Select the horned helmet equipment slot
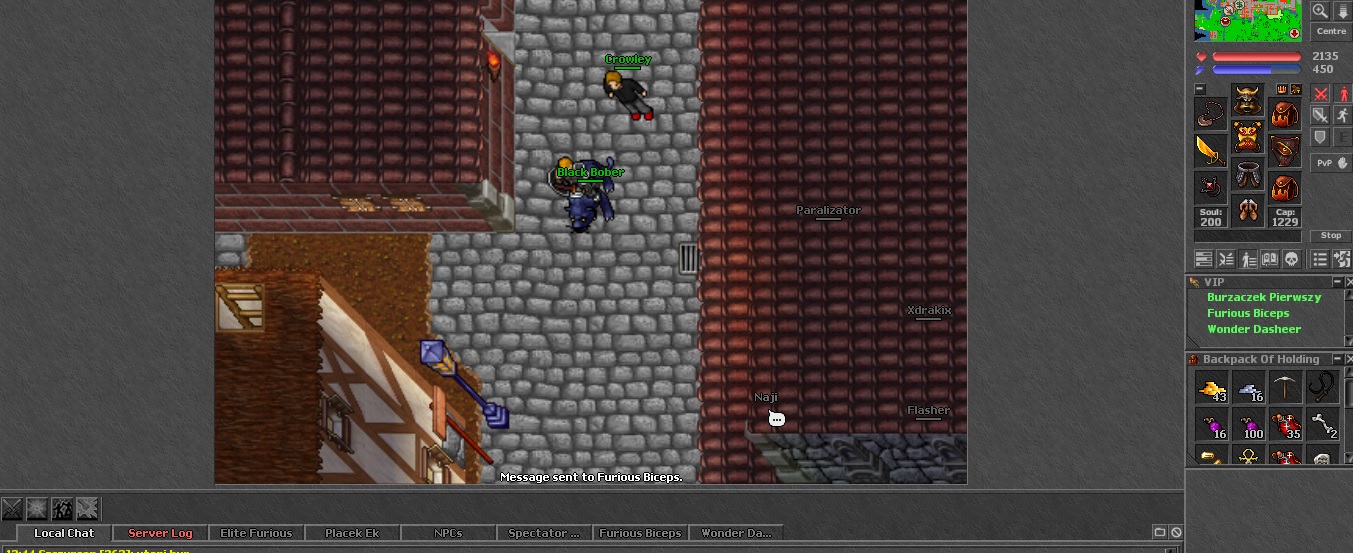The height and width of the screenshot is (553, 1353). click(1247, 100)
